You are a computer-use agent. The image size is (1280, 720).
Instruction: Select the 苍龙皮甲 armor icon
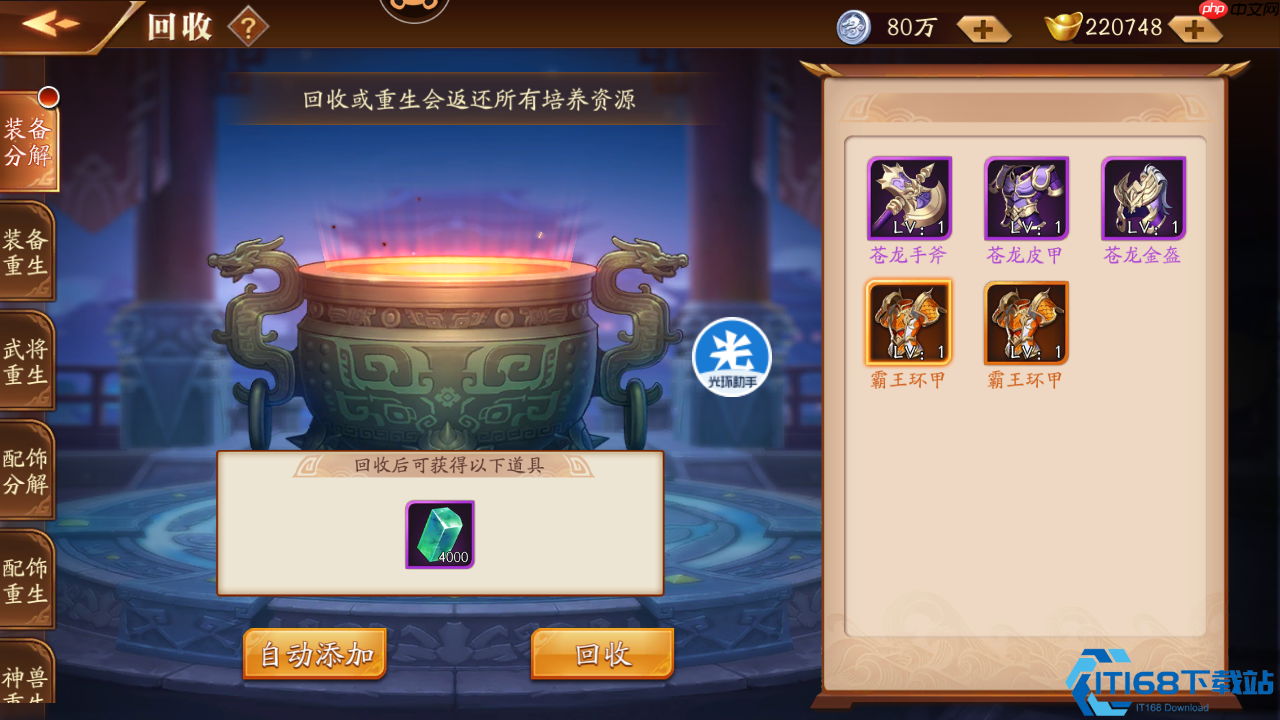coord(1026,197)
